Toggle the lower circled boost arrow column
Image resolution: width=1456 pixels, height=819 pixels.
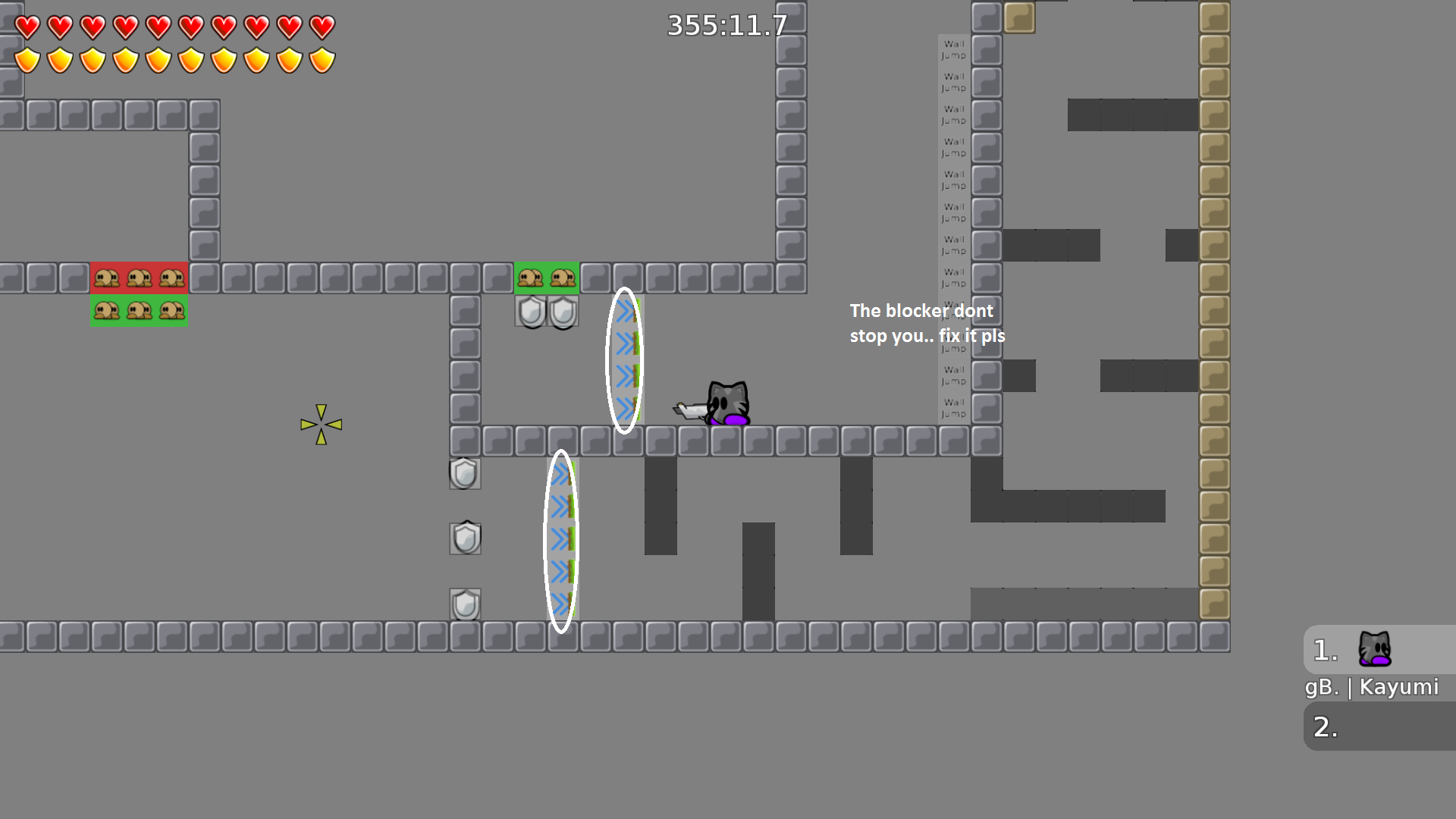561,538
